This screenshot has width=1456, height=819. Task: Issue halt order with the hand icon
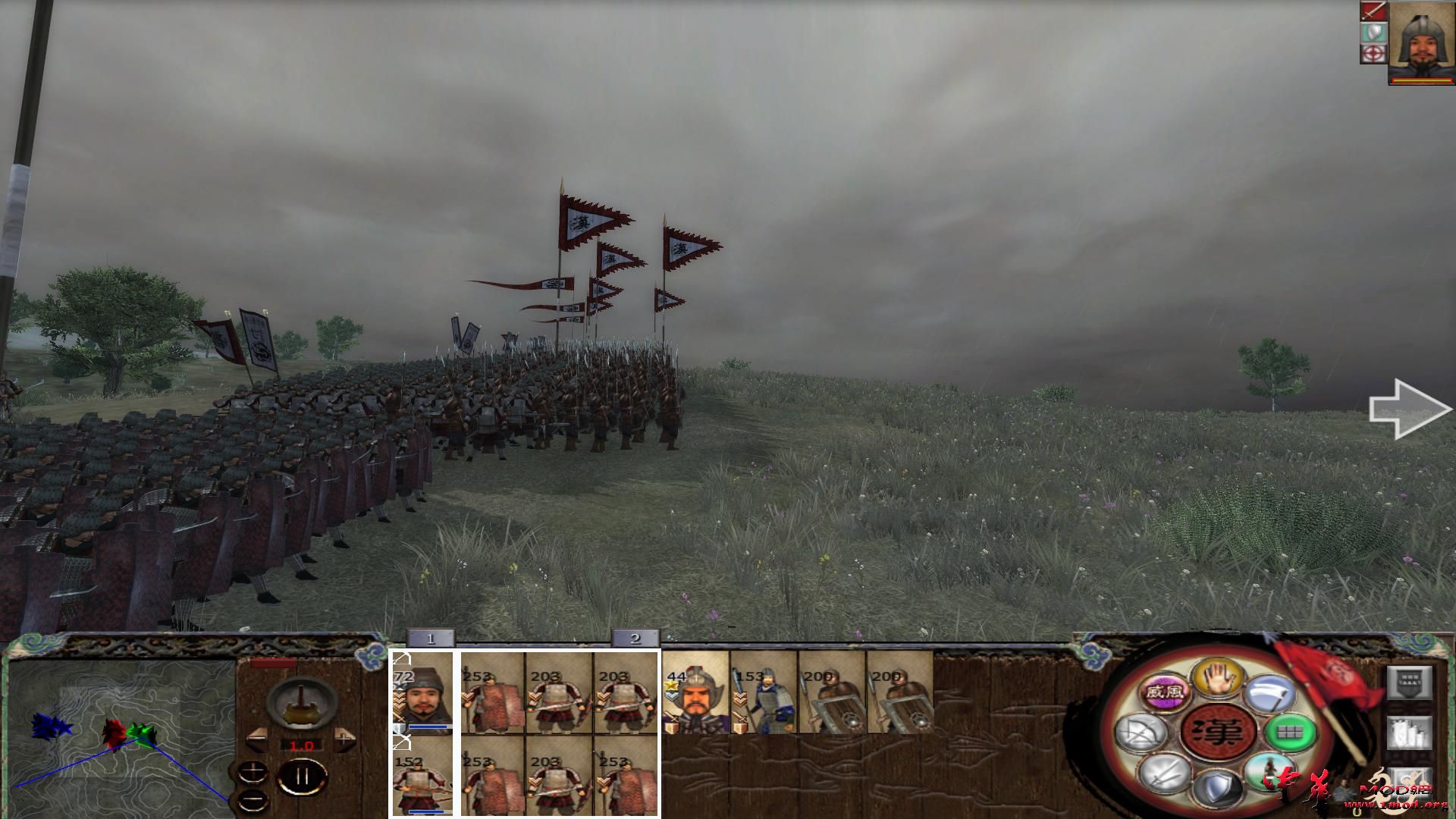[1218, 678]
